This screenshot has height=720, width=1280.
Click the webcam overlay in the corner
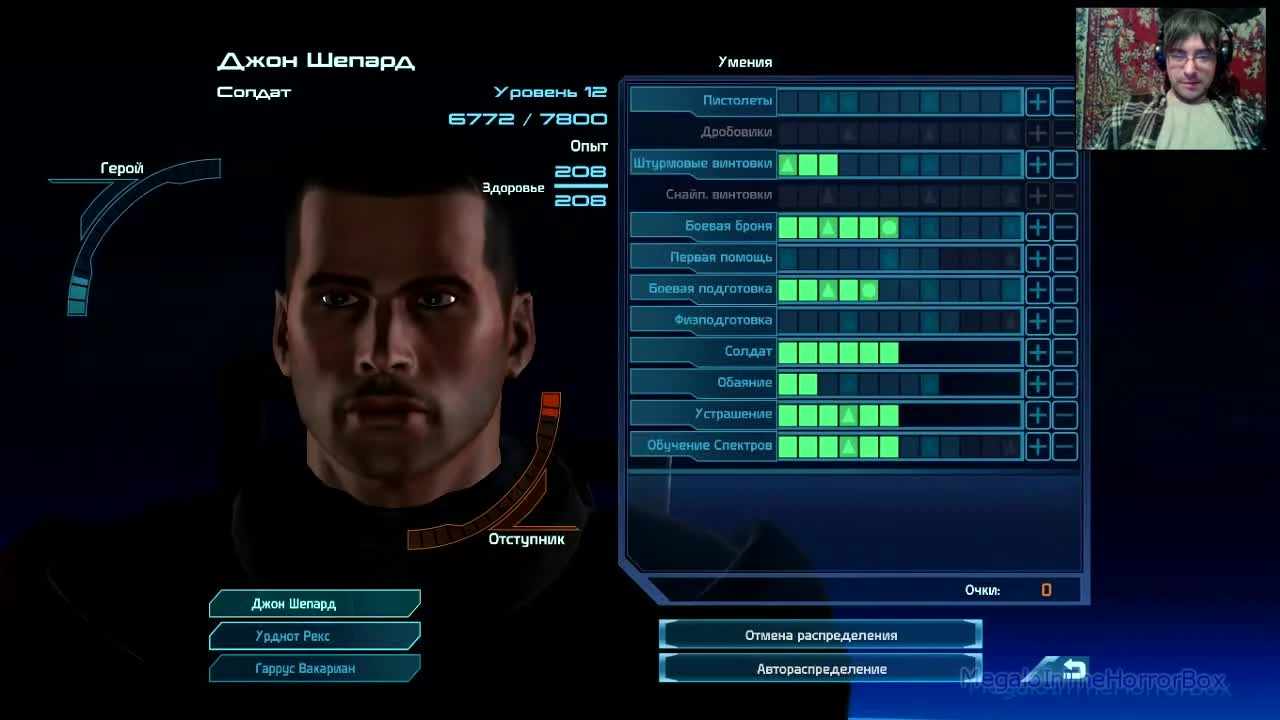click(x=1170, y=75)
